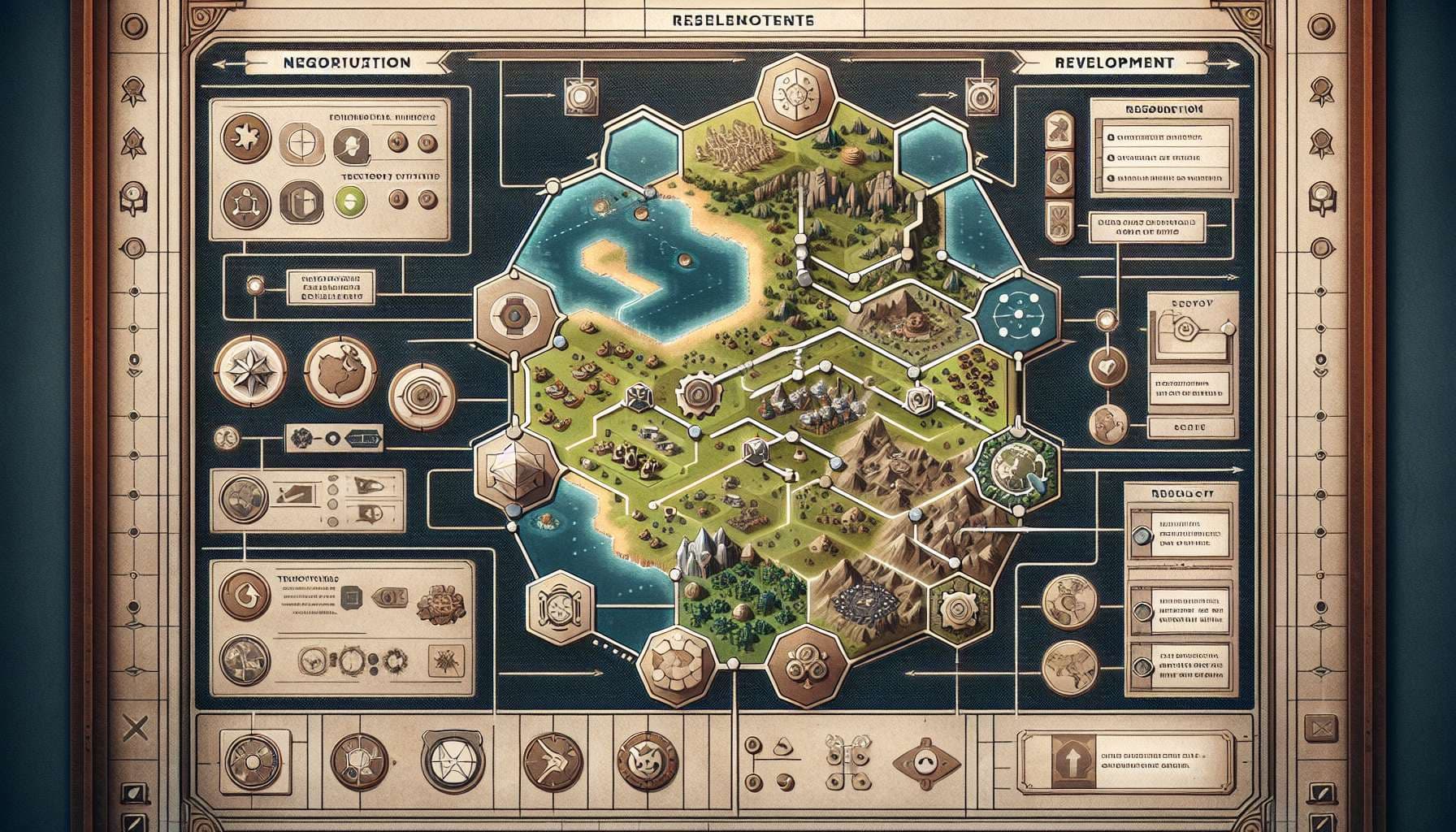Open the globe heptagon with green border
This screenshot has height=832, width=1456.
click(1017, 469)
